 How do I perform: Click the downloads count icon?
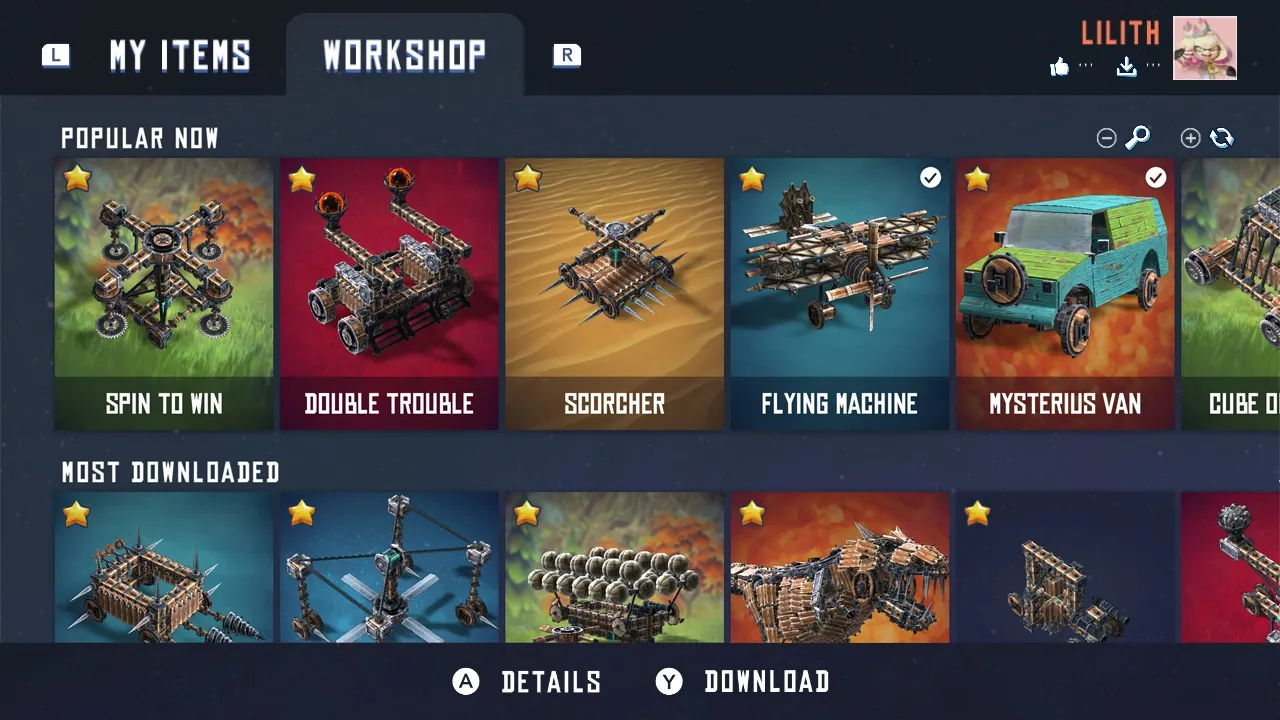(1127, 67)
